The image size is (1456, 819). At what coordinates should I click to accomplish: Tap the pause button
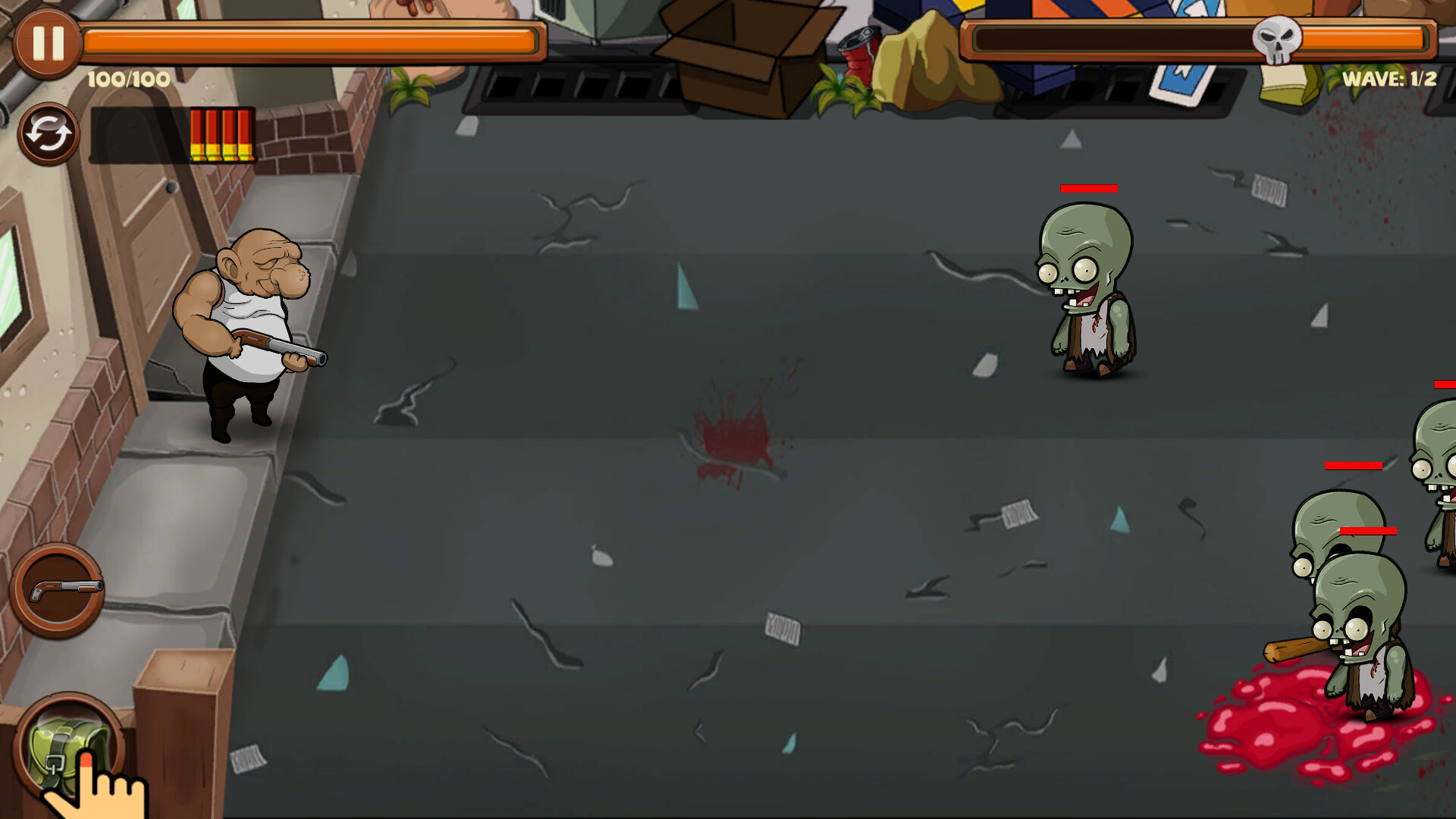pos(47,44)
